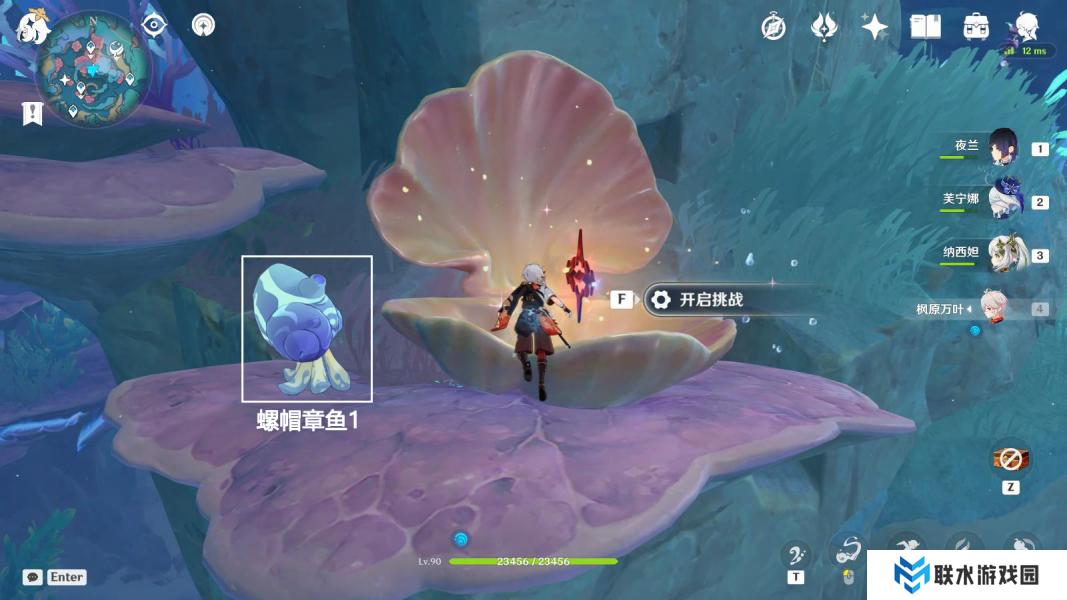Open the quest banner with exclamation mark
Screen dimensions: 1067x600
tap(32, 113)
